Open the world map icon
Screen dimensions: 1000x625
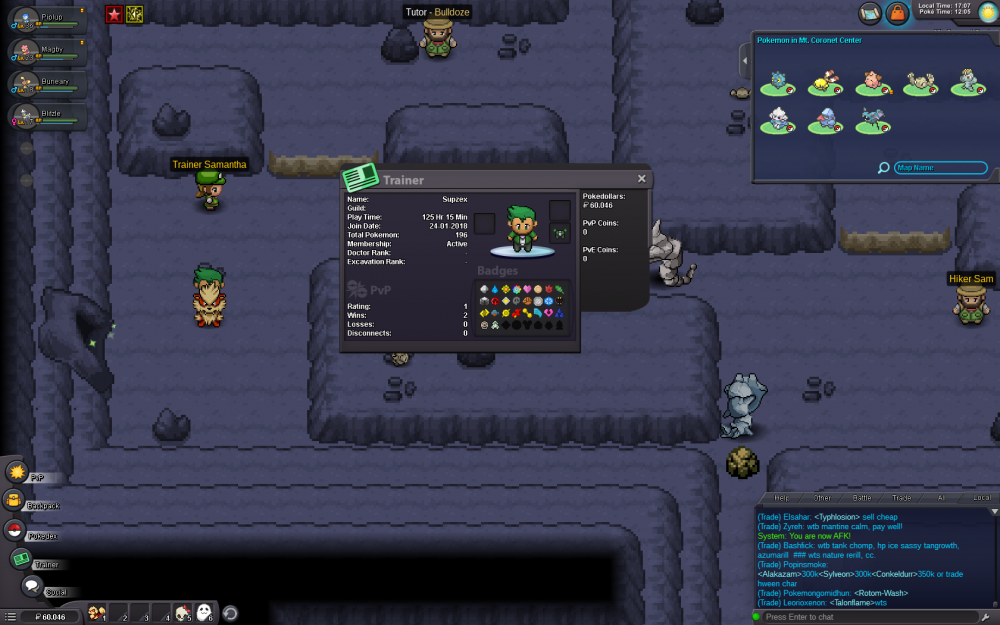(x=869, y=13)
